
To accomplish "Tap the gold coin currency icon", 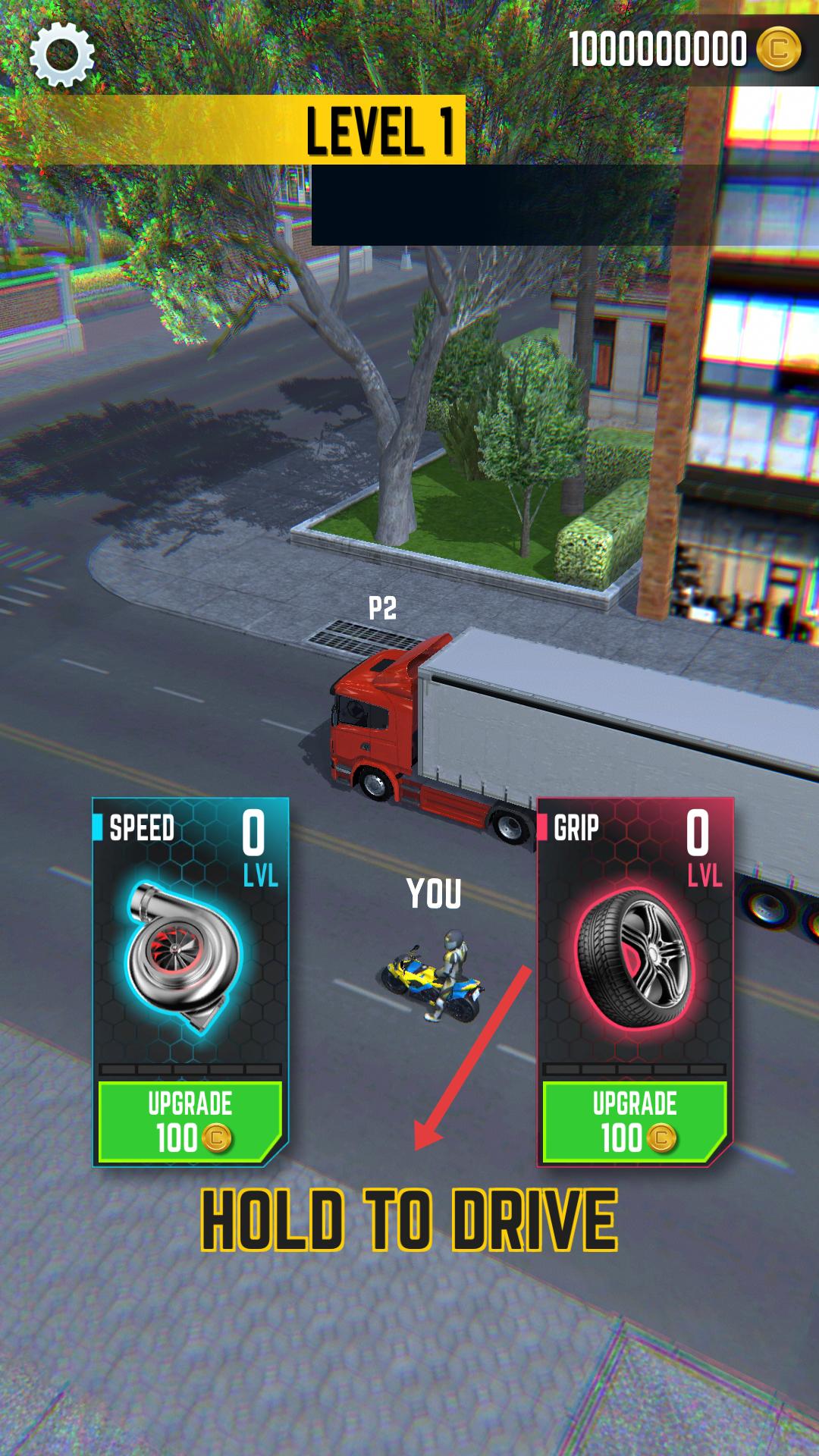I will click(778, 49).
